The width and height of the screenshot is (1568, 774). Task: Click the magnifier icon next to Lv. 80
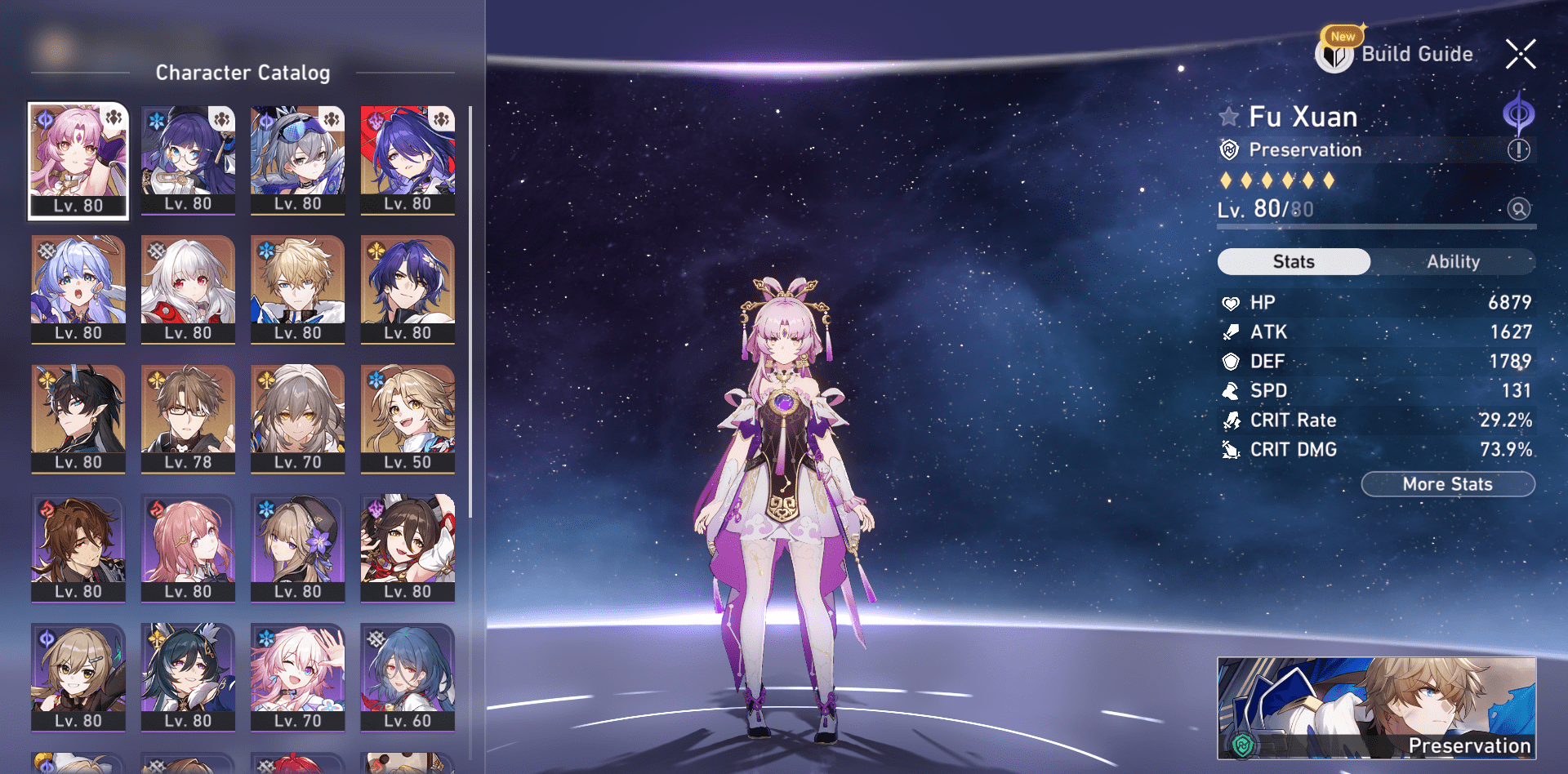[x=1519, y=209]
